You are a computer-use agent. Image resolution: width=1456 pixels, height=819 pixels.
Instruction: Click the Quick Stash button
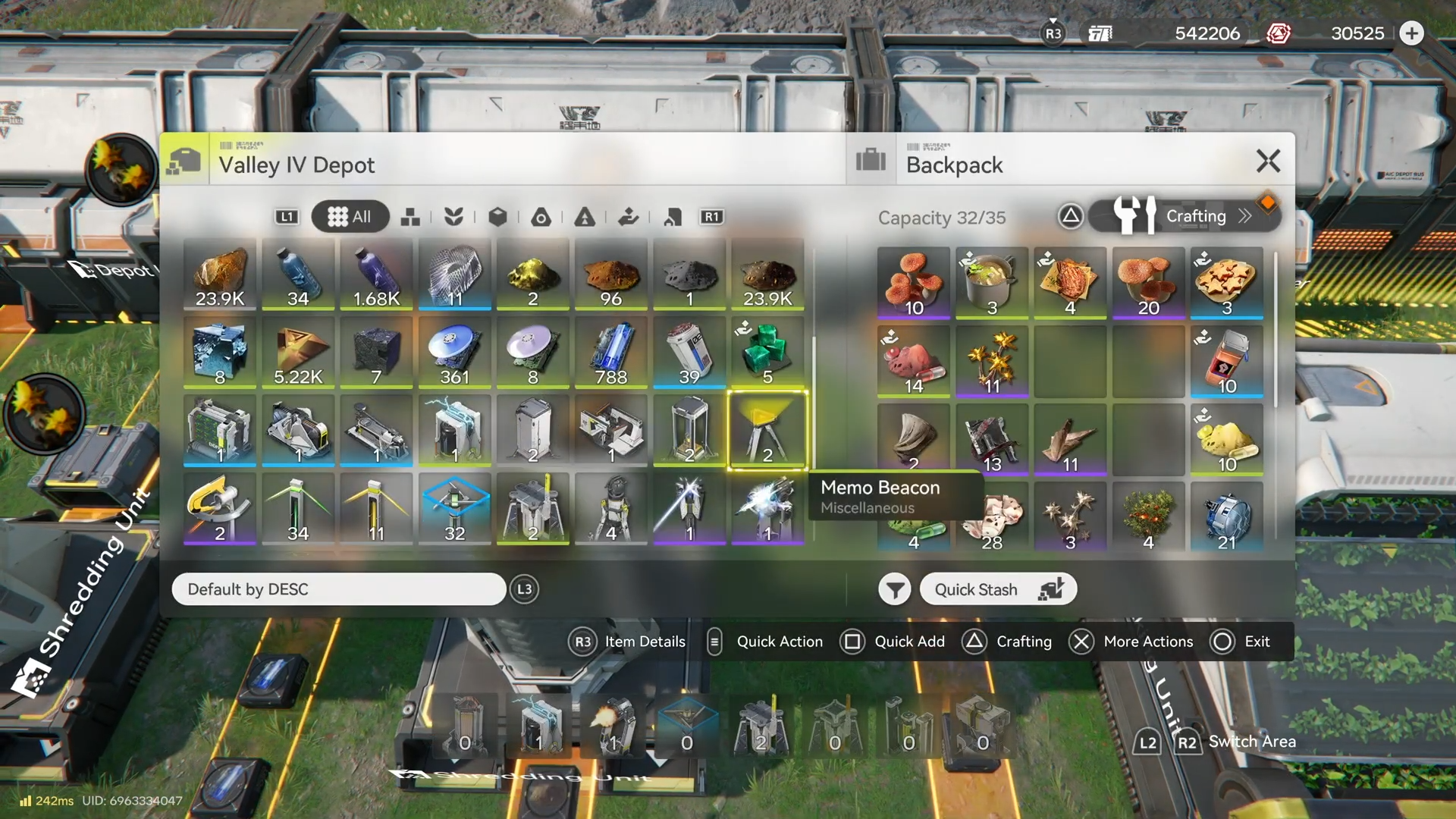[998, 589]
